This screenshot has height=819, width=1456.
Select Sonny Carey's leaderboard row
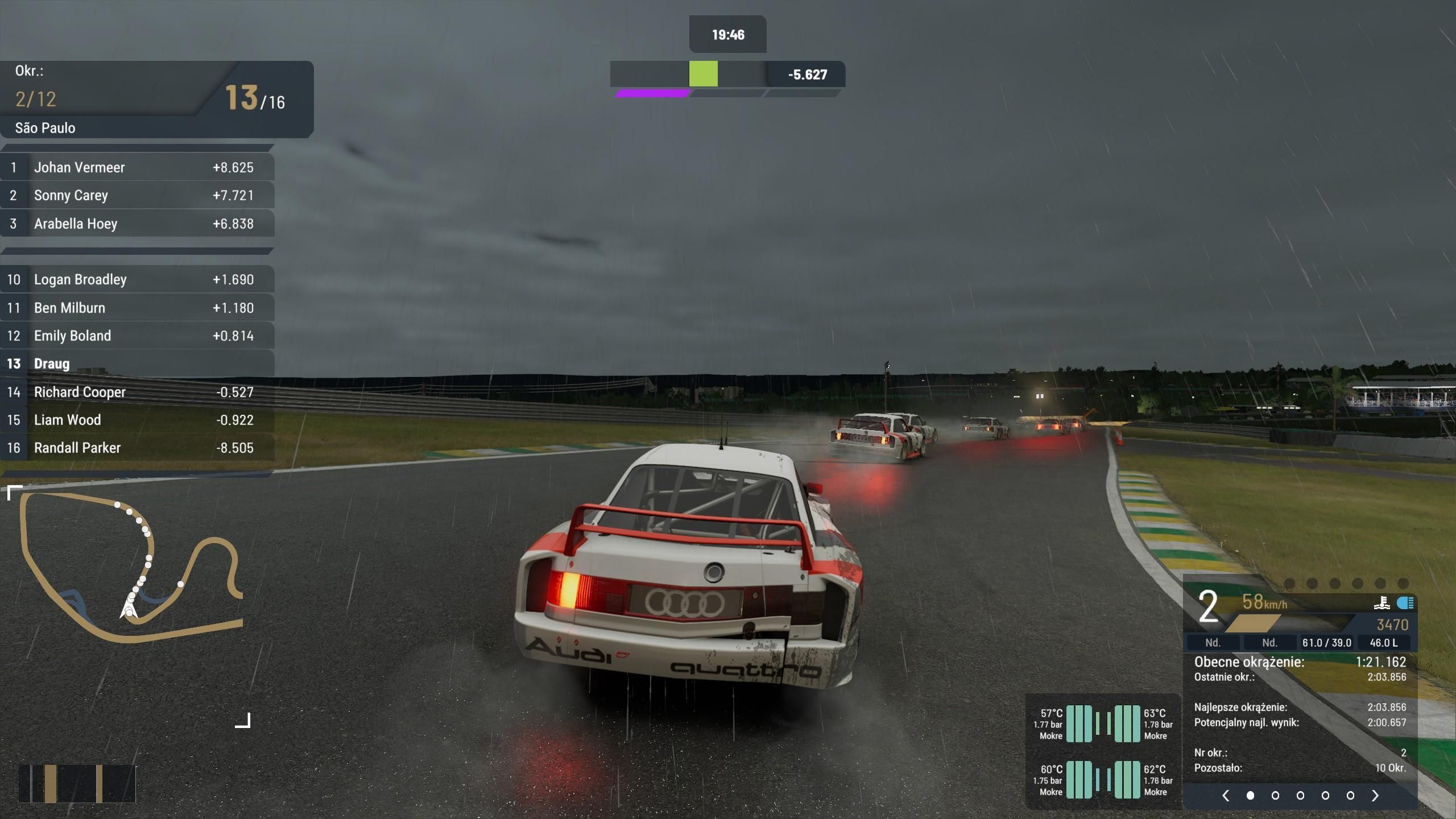(136, 195)
